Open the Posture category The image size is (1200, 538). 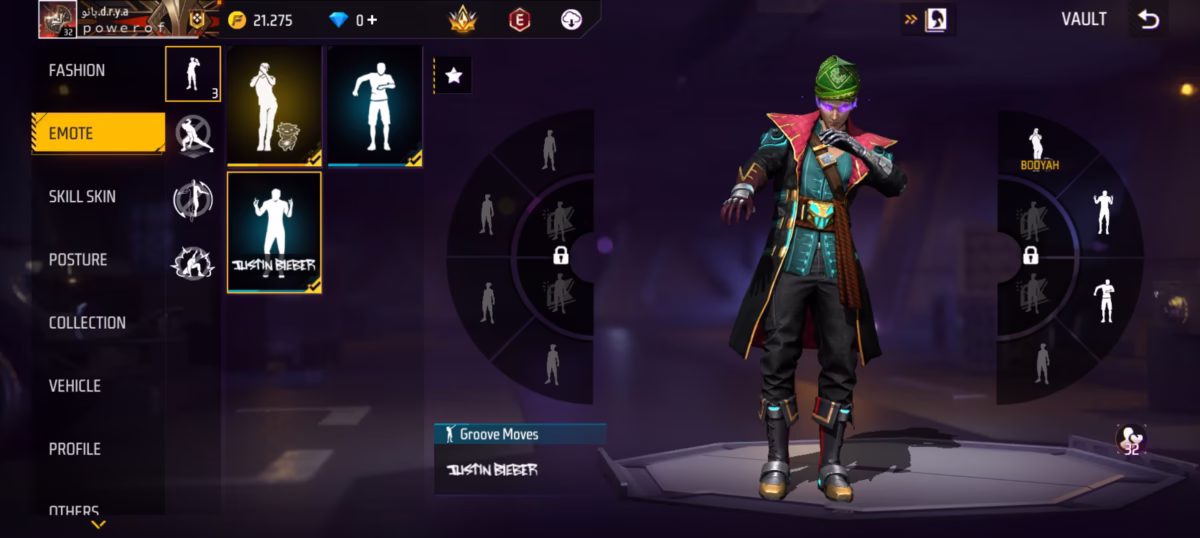78,260
